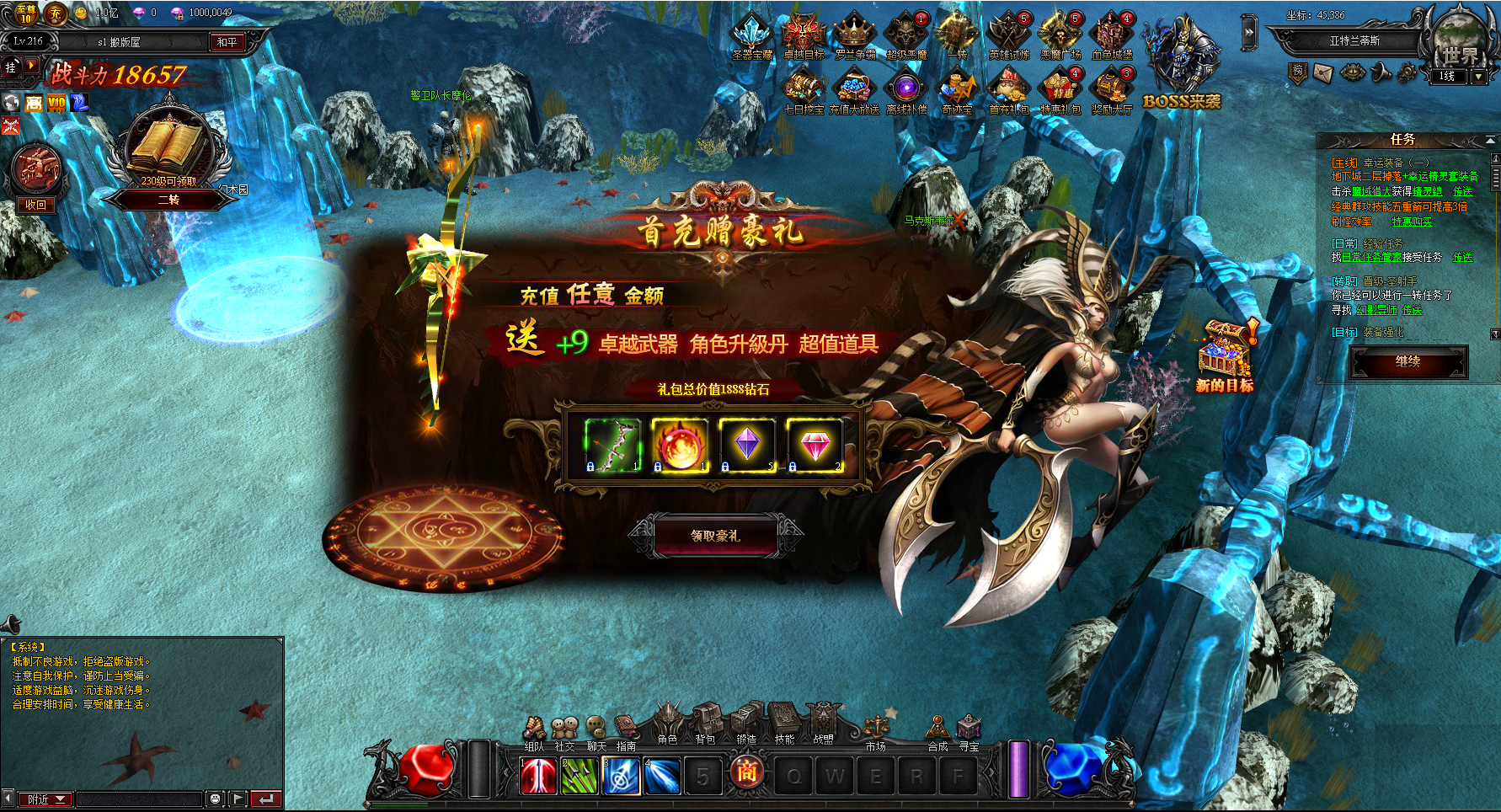Open the 技能 skills book

[784, 724]
